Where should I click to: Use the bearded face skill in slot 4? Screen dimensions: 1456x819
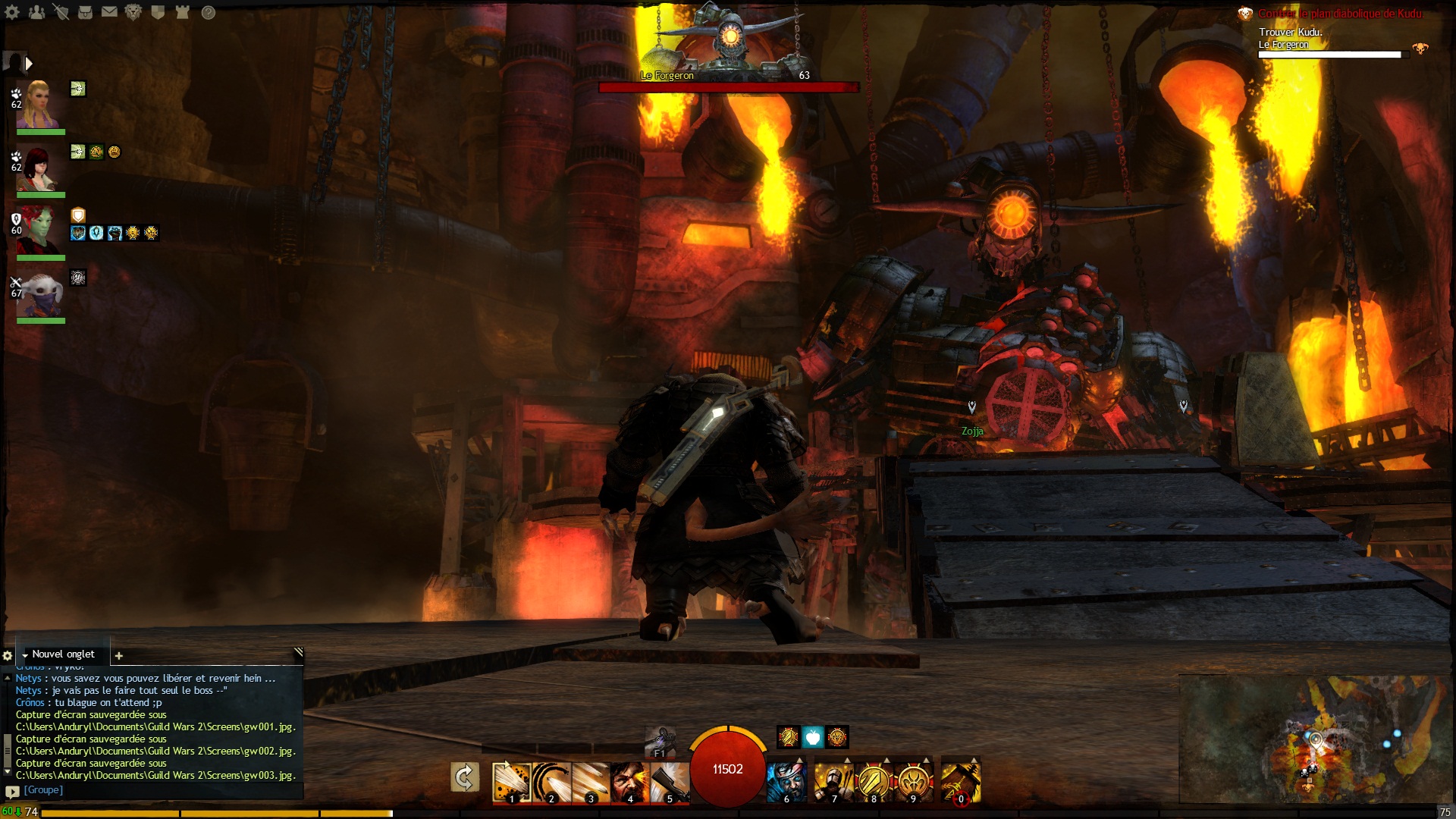(x=629, y=782)
